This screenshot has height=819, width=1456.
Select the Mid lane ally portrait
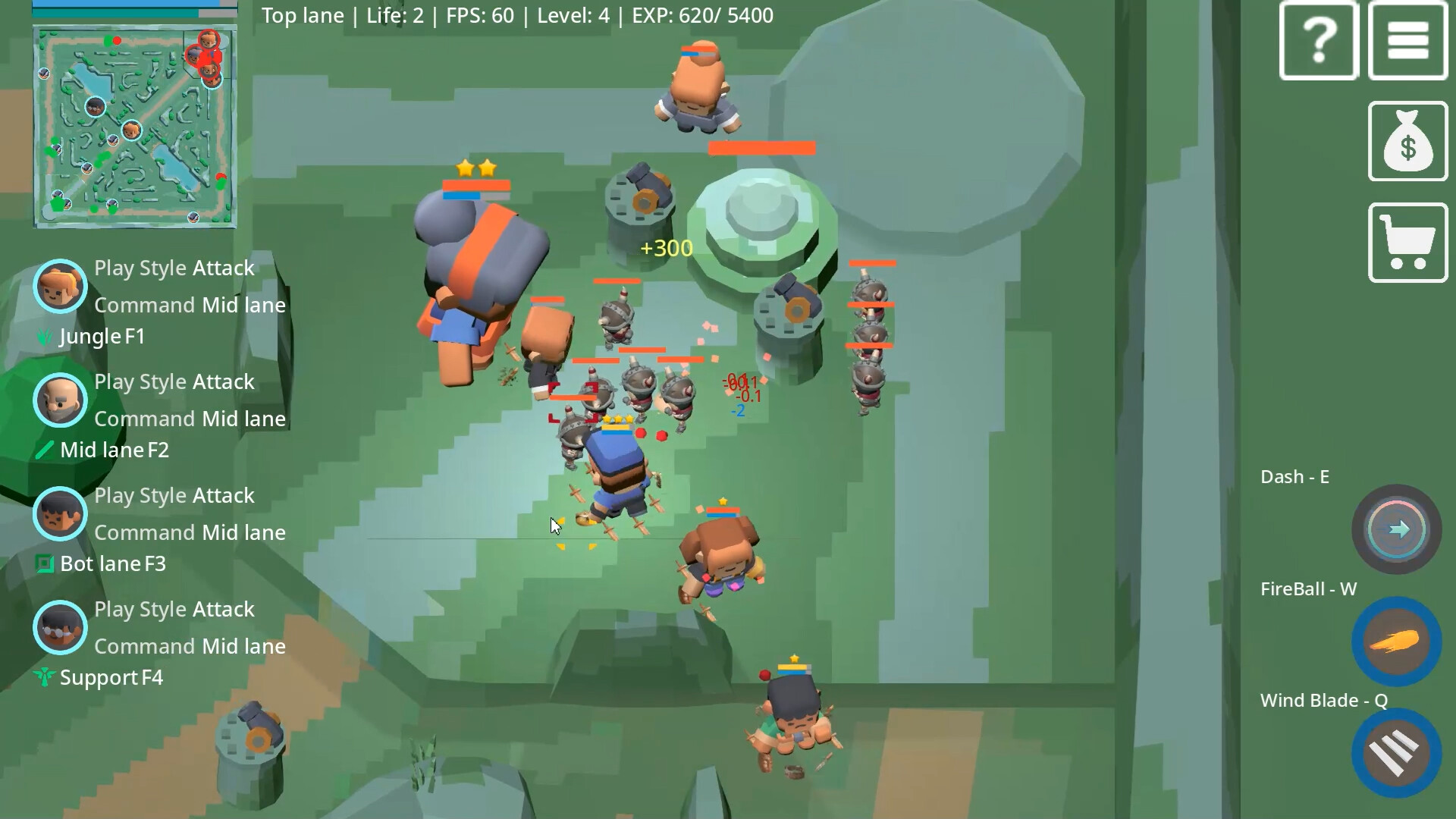(x=60, y=400)
